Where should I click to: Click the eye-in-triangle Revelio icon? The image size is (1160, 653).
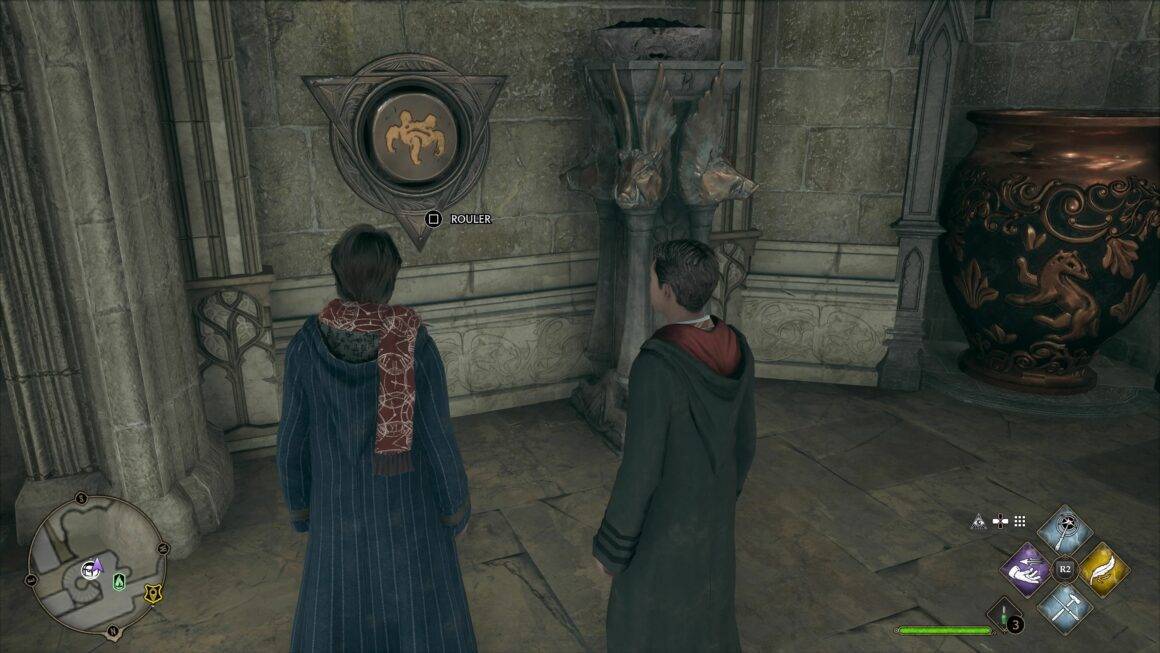coord(977,520)
